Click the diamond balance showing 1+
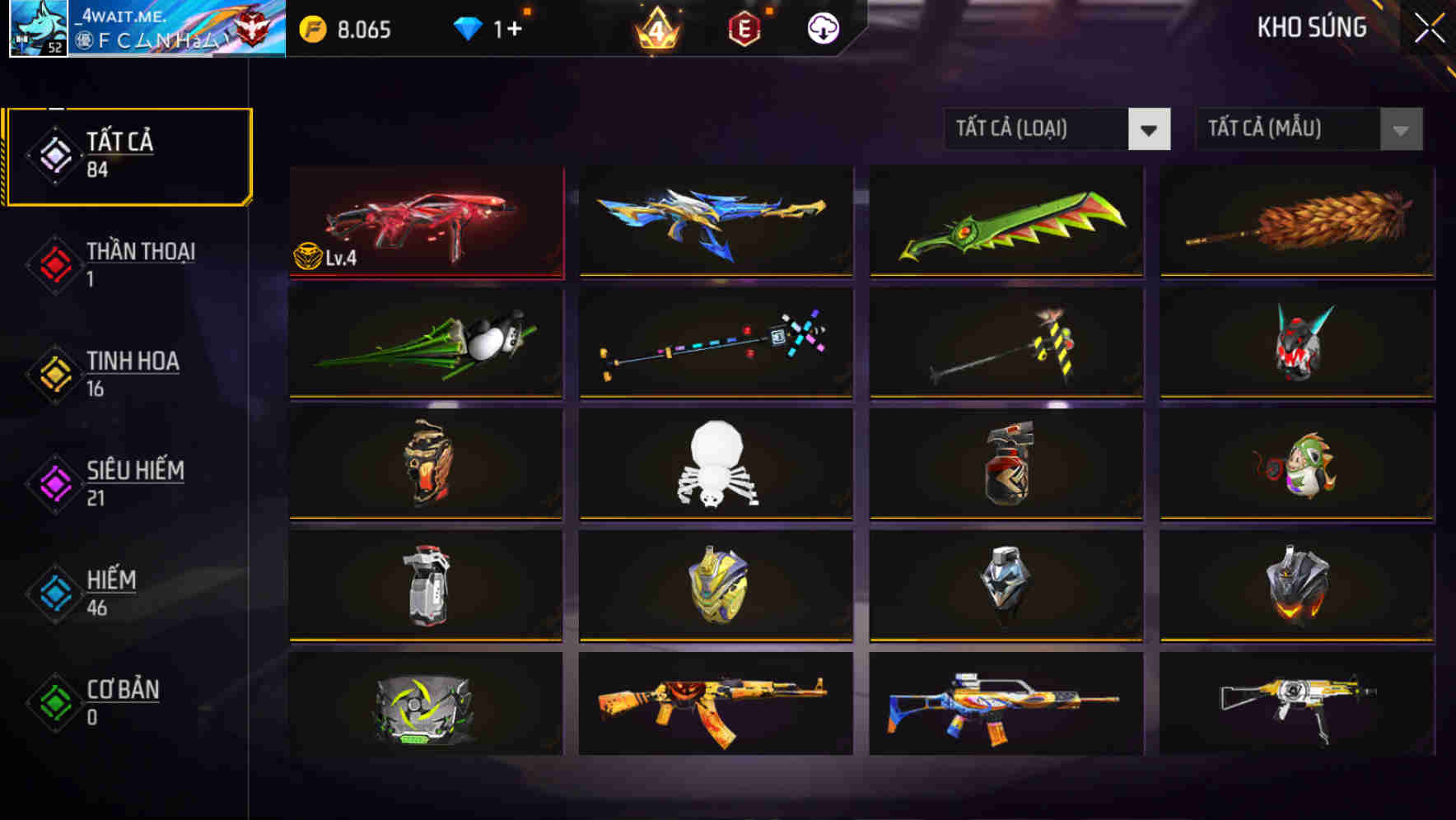 click(x=505, y=27)
